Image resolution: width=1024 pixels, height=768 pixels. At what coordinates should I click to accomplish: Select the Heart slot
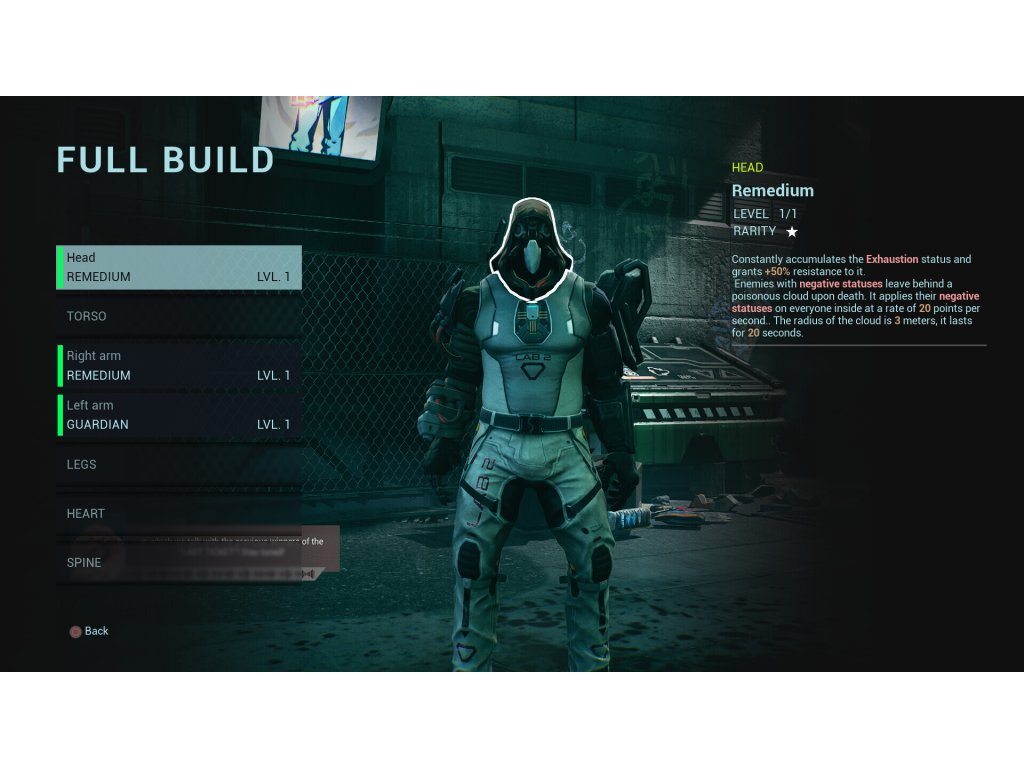179,513
